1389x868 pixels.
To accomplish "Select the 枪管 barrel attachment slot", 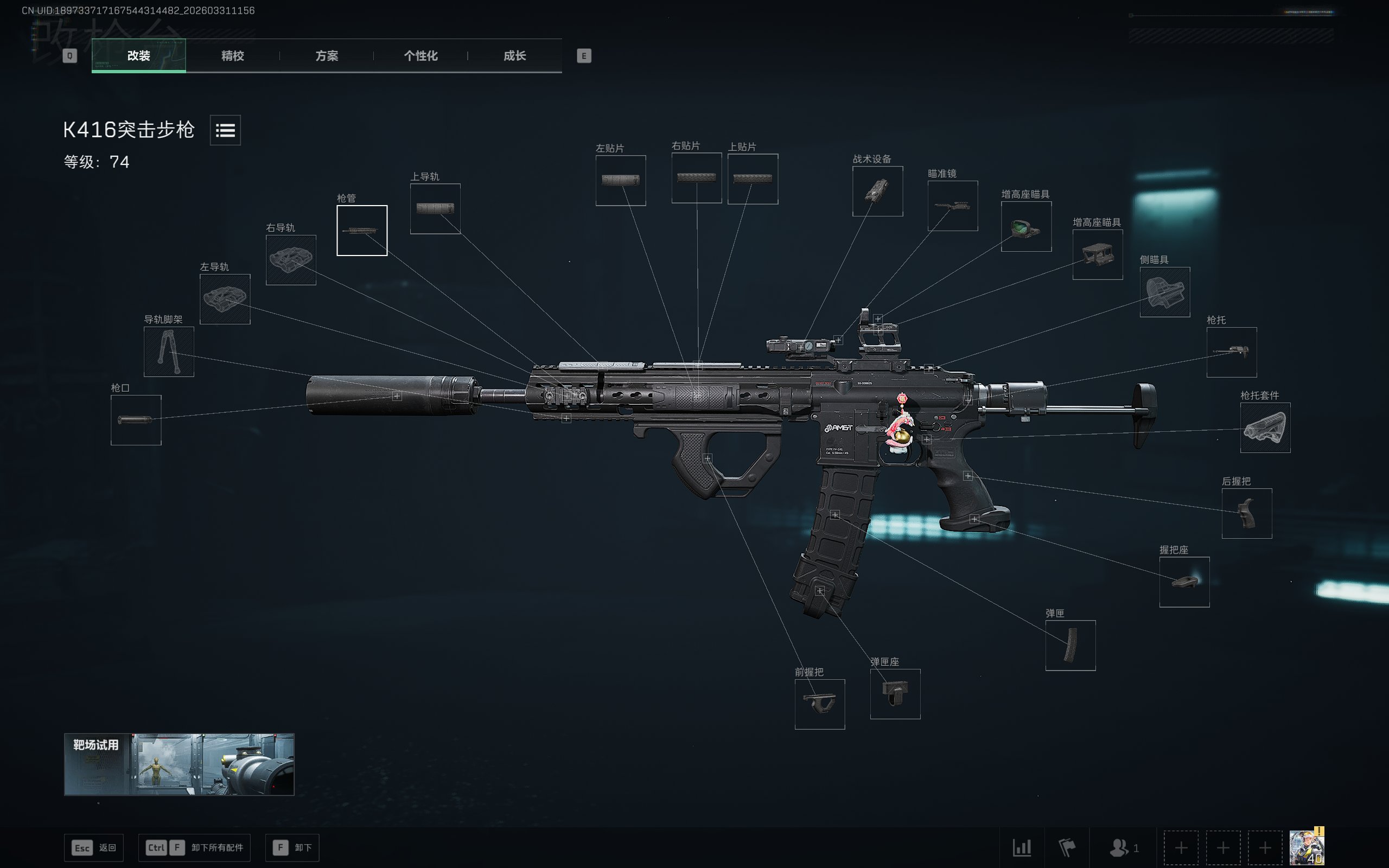I will [361, 230].
